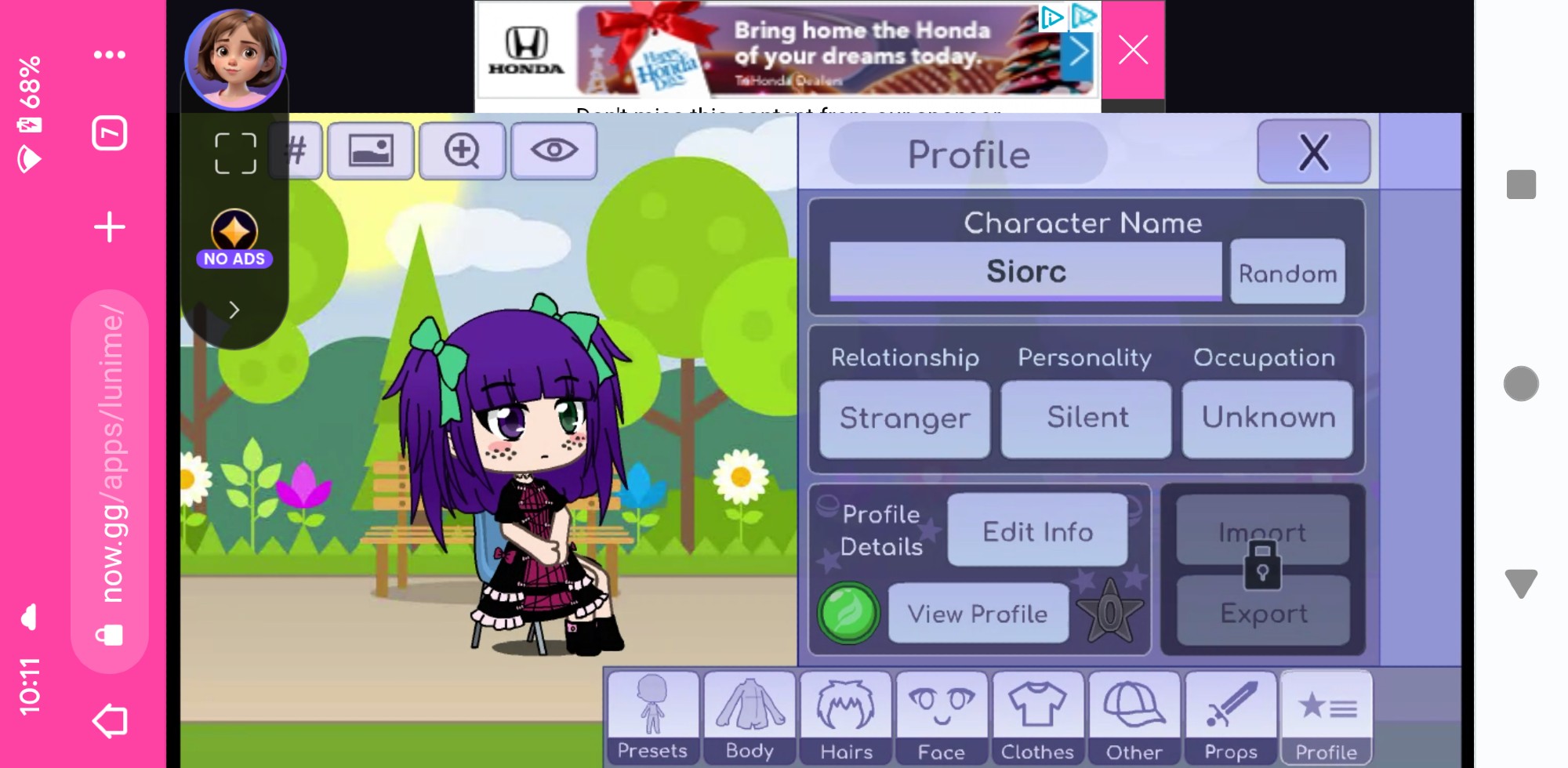The height and width of the screenshot is (768, 1568).
Task: Generate a Random character name
Action: point(1287,273)
